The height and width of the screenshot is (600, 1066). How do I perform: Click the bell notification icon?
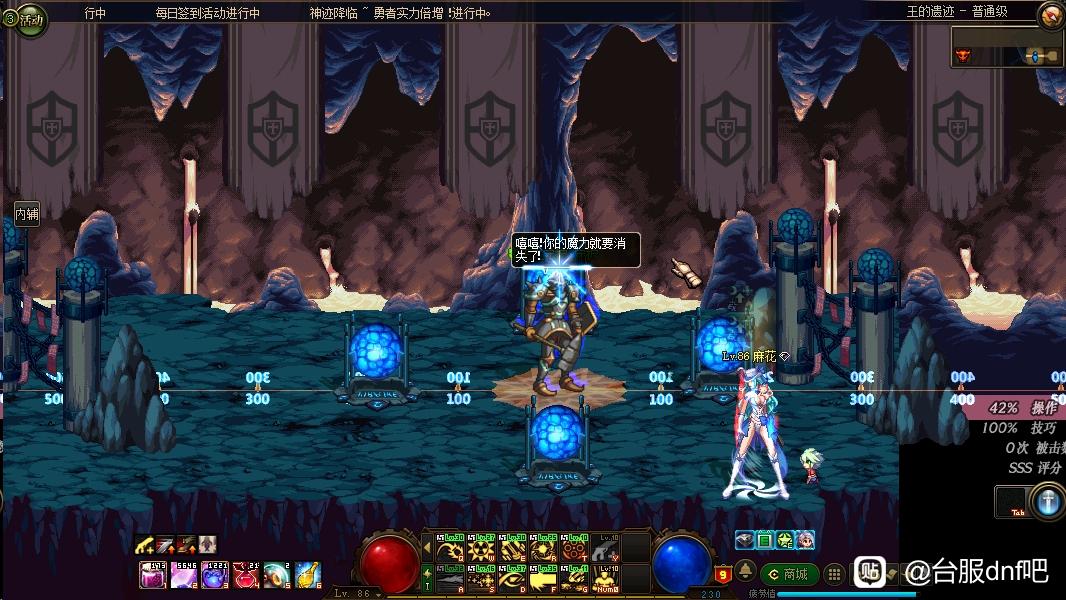click(x=745, y=572)
